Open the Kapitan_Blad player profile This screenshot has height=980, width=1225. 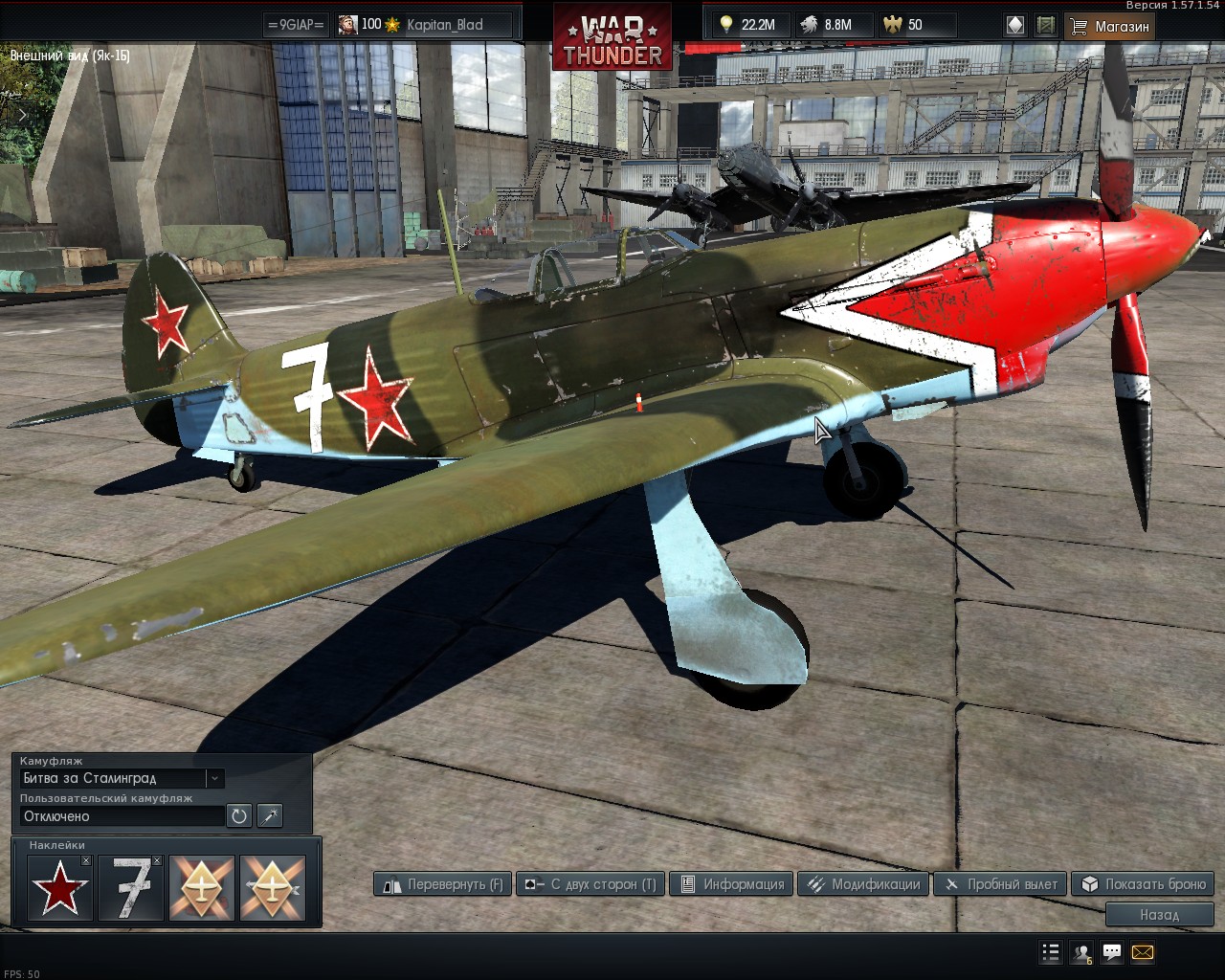[445, 25]
